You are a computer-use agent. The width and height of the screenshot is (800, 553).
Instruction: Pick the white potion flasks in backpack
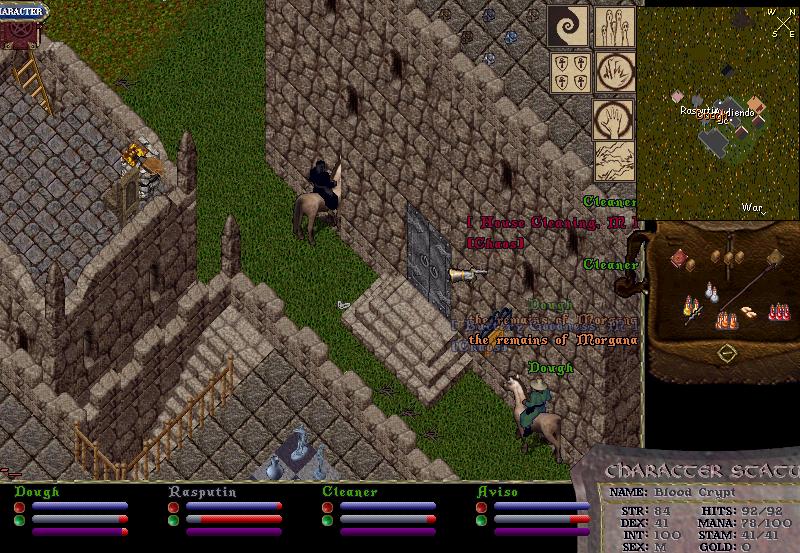(712, 290)
